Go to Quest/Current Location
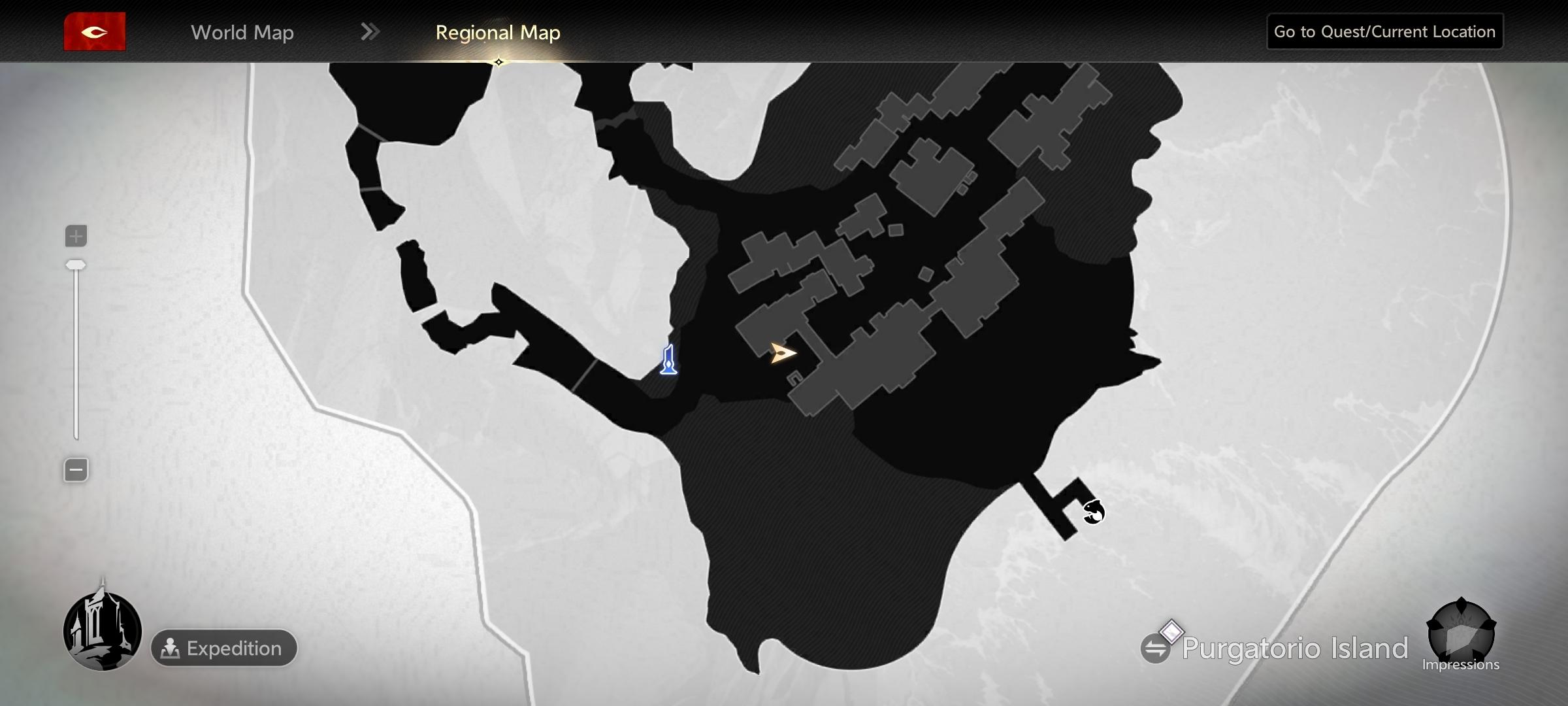Image resolution: width=1568 pixels, height=706 pixels. 1384,31
